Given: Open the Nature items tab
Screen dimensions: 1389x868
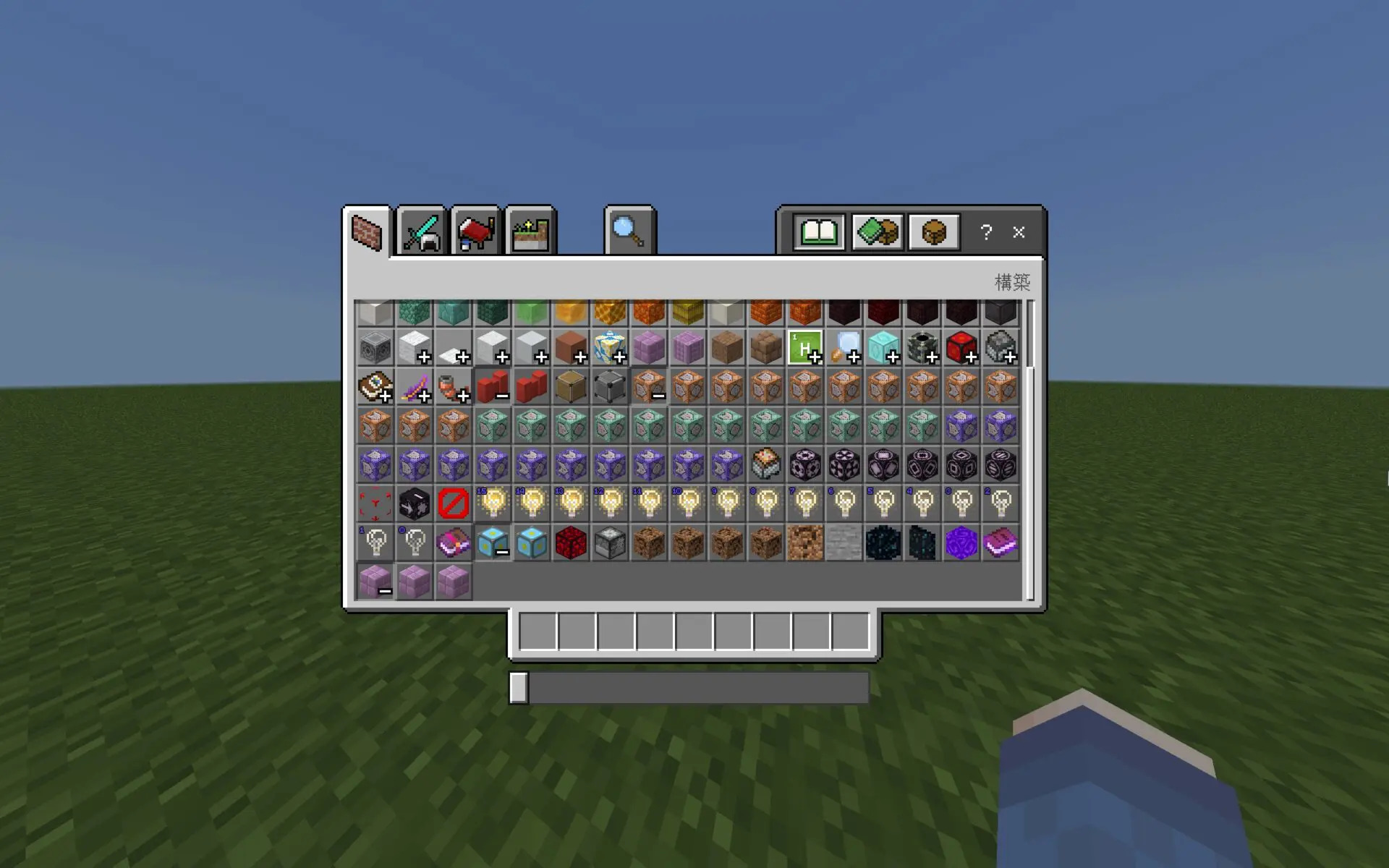Looking at the screenshot, I should [532, 231].
